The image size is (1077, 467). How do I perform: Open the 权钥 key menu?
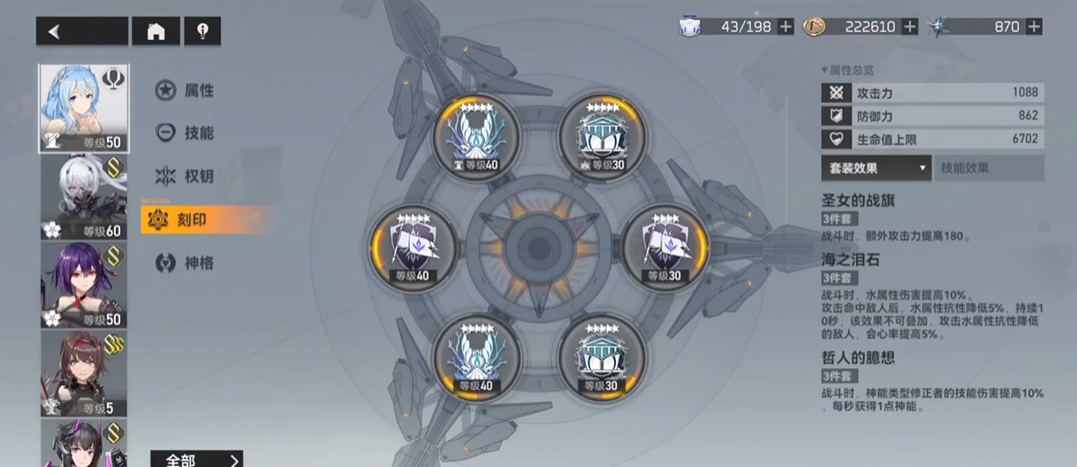(x=186, y=176)
